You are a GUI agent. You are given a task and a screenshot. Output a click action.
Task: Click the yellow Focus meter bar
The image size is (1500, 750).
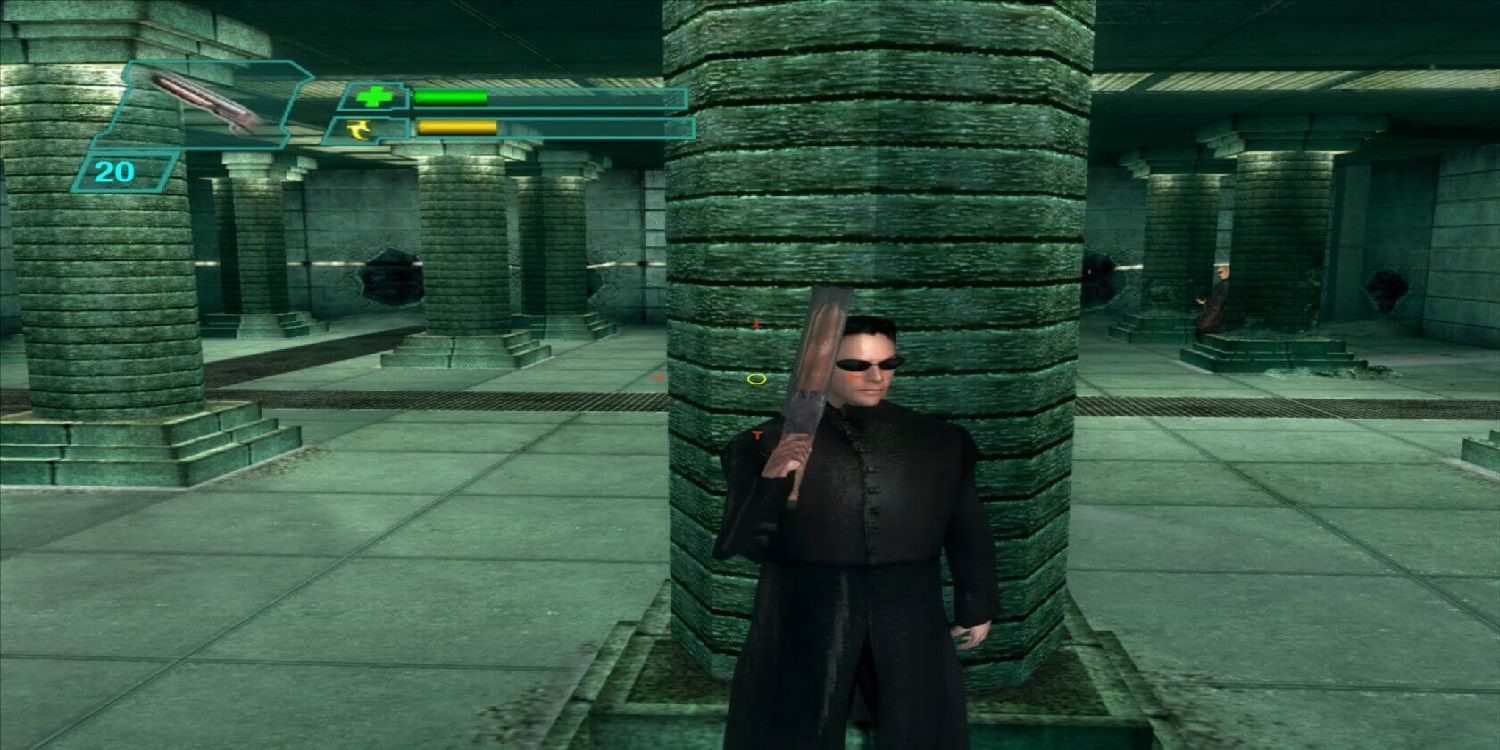point(455,125)
